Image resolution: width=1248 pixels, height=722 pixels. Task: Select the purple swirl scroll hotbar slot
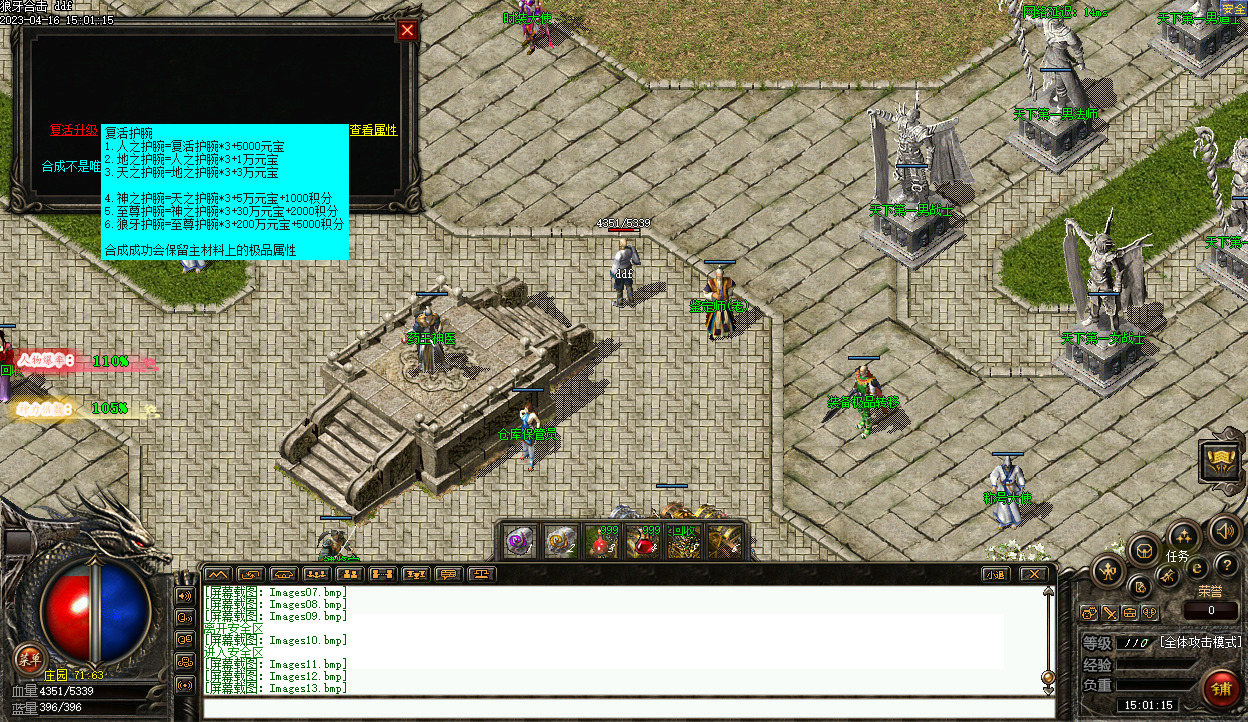(519, 541)
